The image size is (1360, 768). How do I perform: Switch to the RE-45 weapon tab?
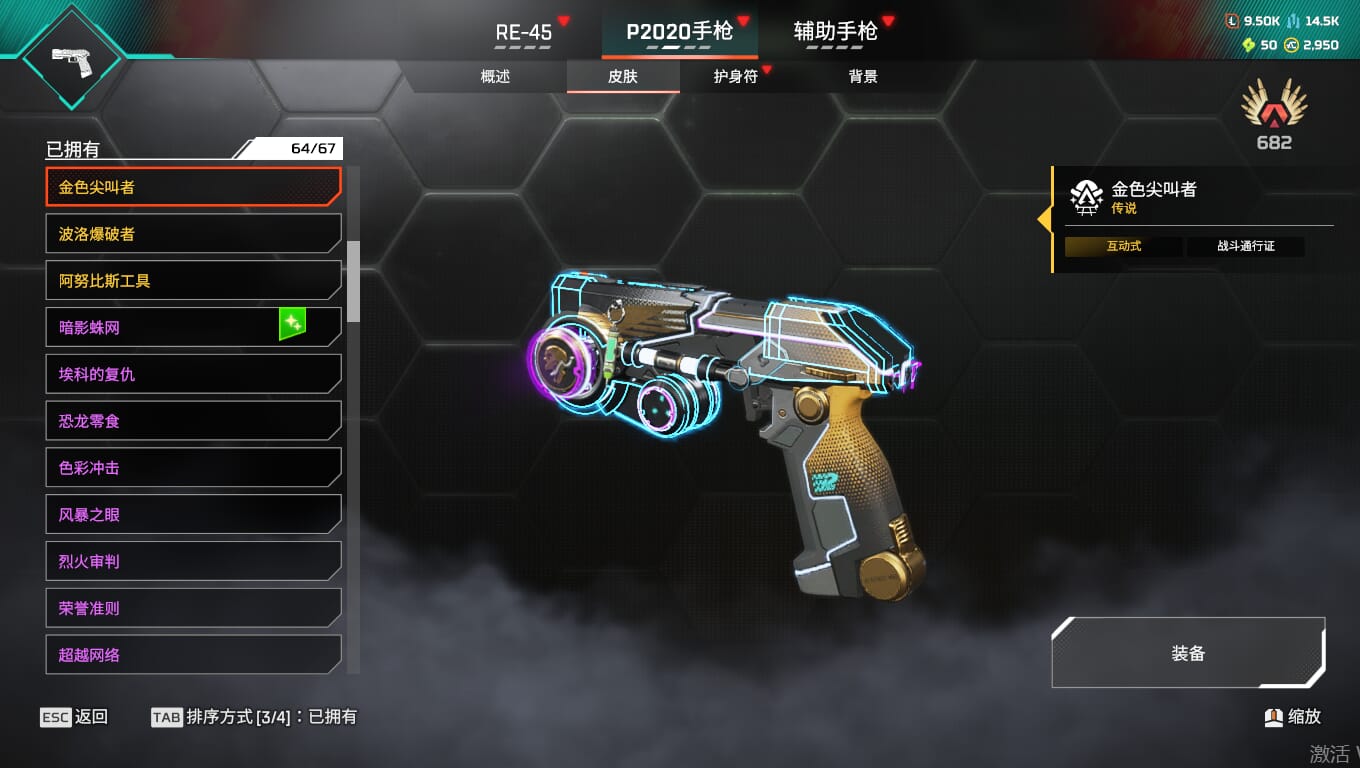pos(524,33)
